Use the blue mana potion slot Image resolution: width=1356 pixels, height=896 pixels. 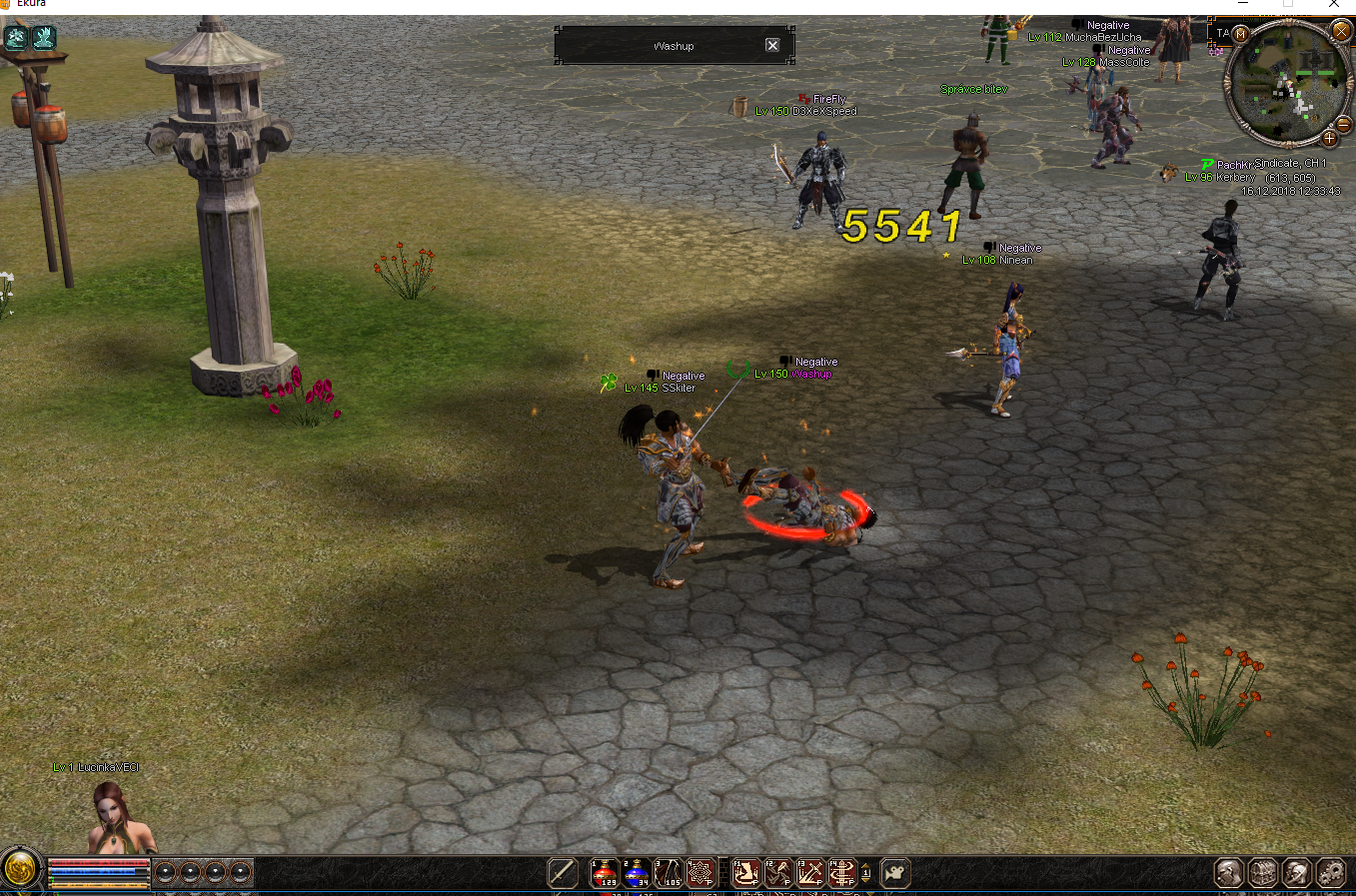pyautogui.click(x=637, y=873)
